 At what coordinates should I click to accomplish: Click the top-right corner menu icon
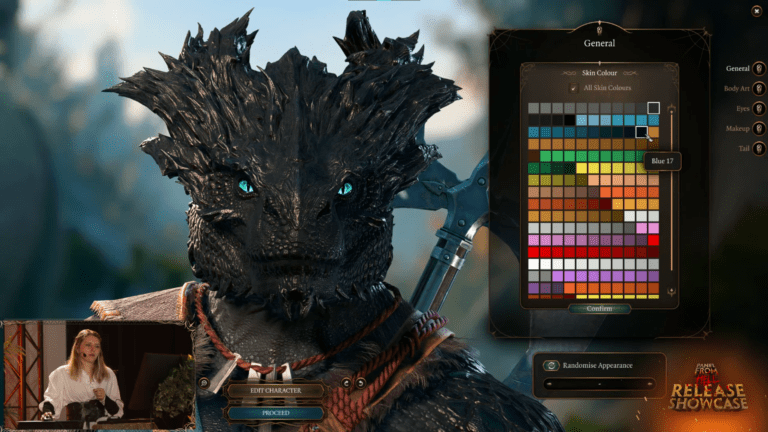(x=756, y=11)
